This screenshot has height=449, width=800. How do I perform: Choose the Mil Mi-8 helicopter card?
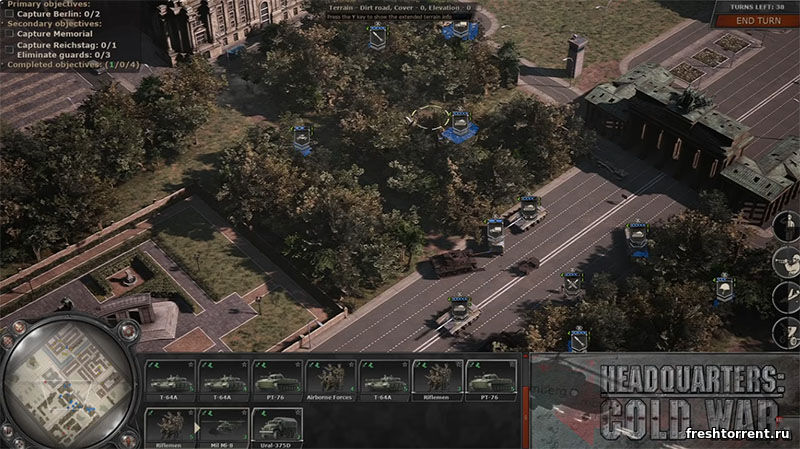point(224,426)
